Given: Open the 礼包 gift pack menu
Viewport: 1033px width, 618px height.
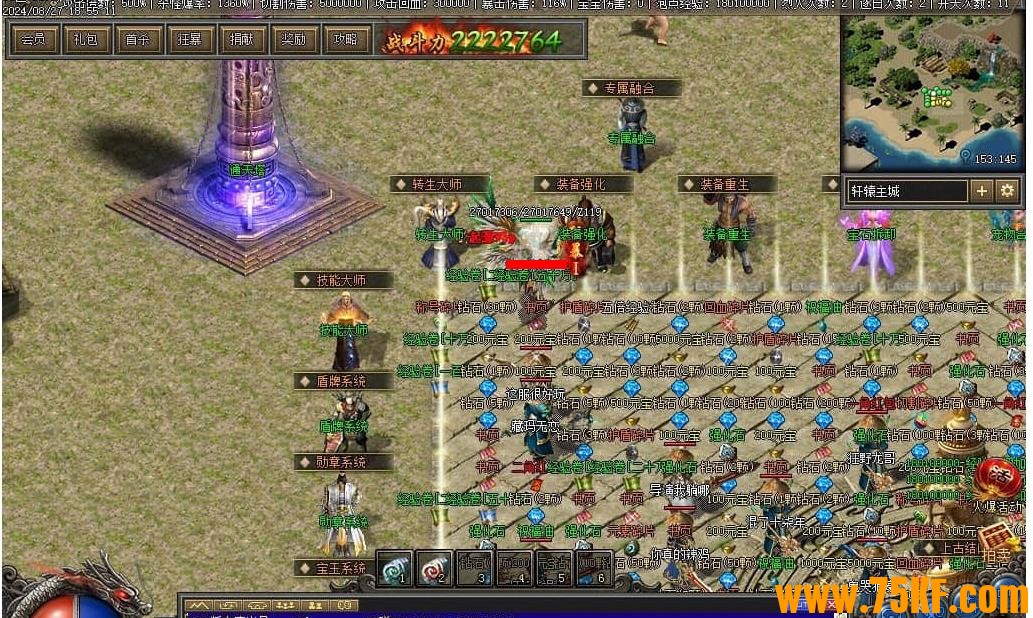Looking at the screenshot, I should [85, 40].
